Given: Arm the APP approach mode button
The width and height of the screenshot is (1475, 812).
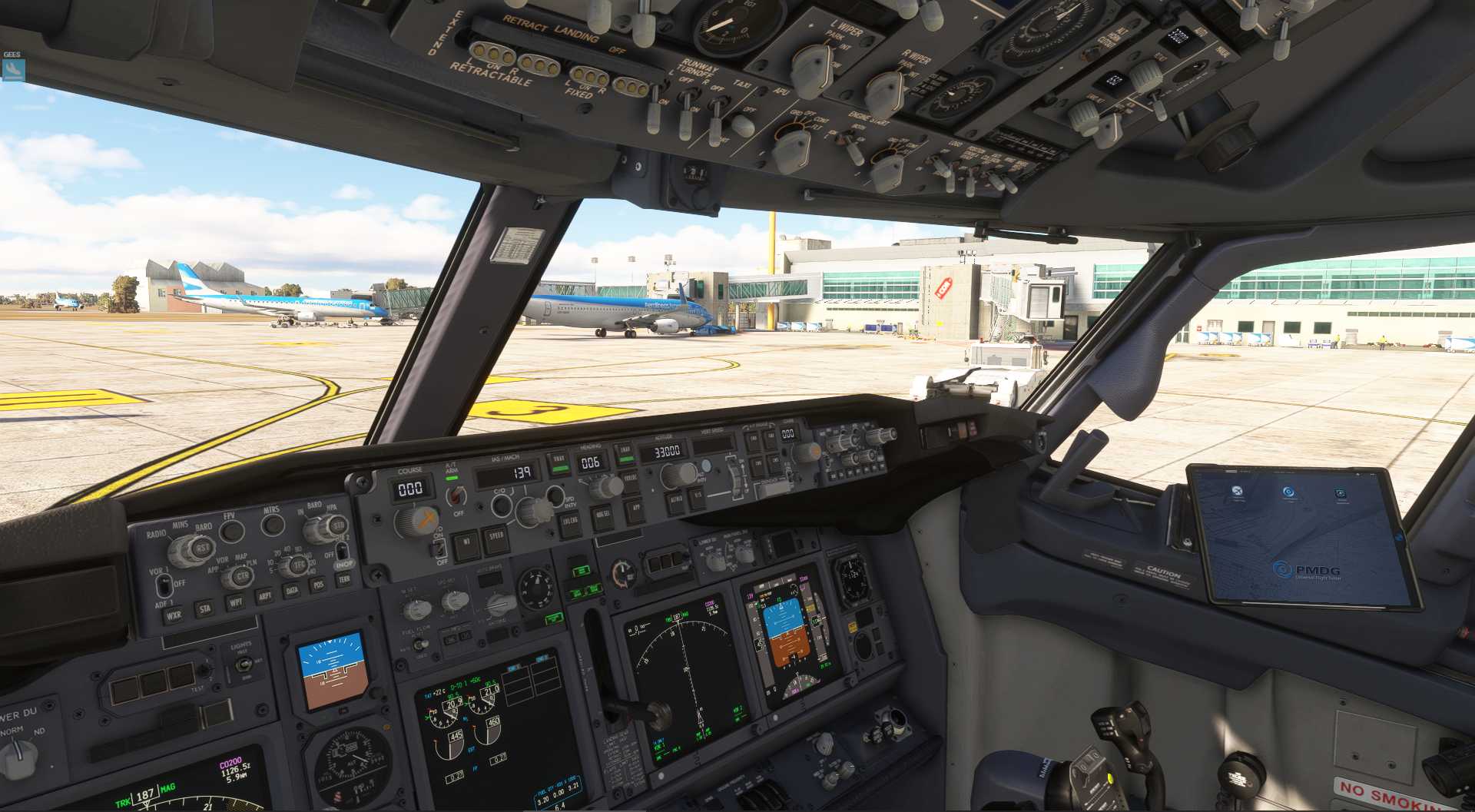Looking at the screenshot, I should (x=636, y=508).
